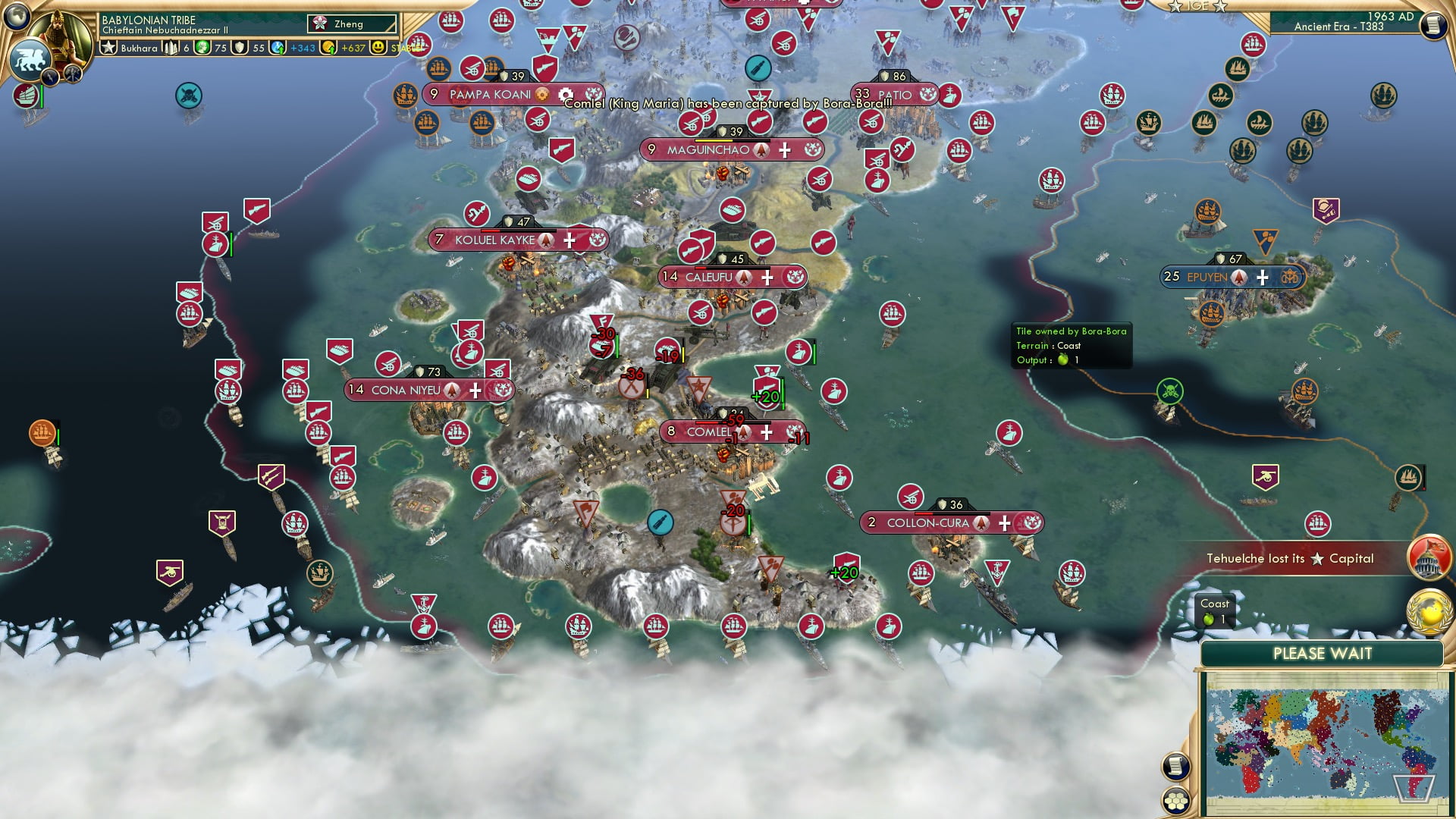Expand the Zheng resource box at top
Image resolution: width=1456 pixels, height=819 pixels.
click(353, 24)
